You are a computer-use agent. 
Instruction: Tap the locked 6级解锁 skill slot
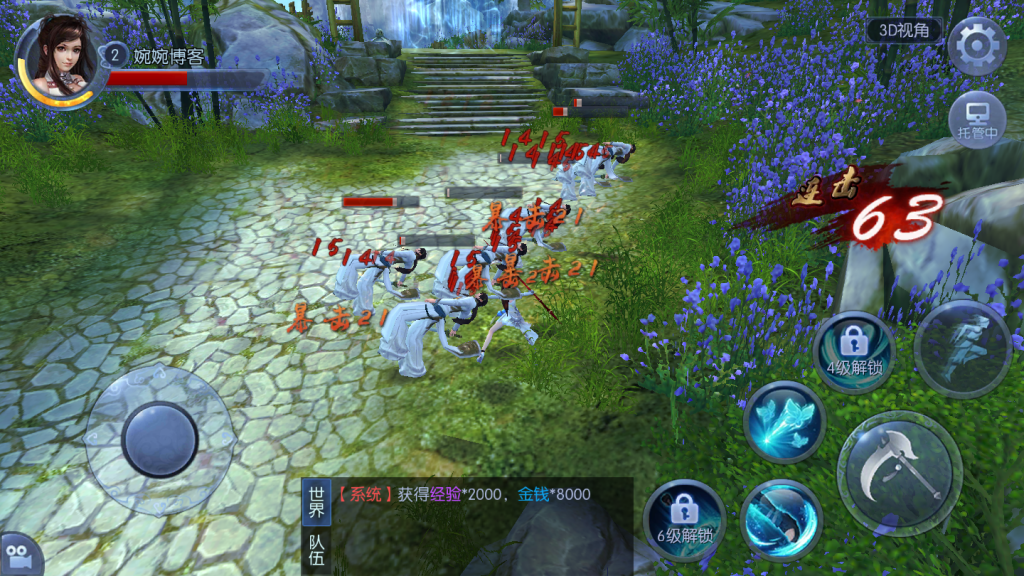[x=684, y=519]
